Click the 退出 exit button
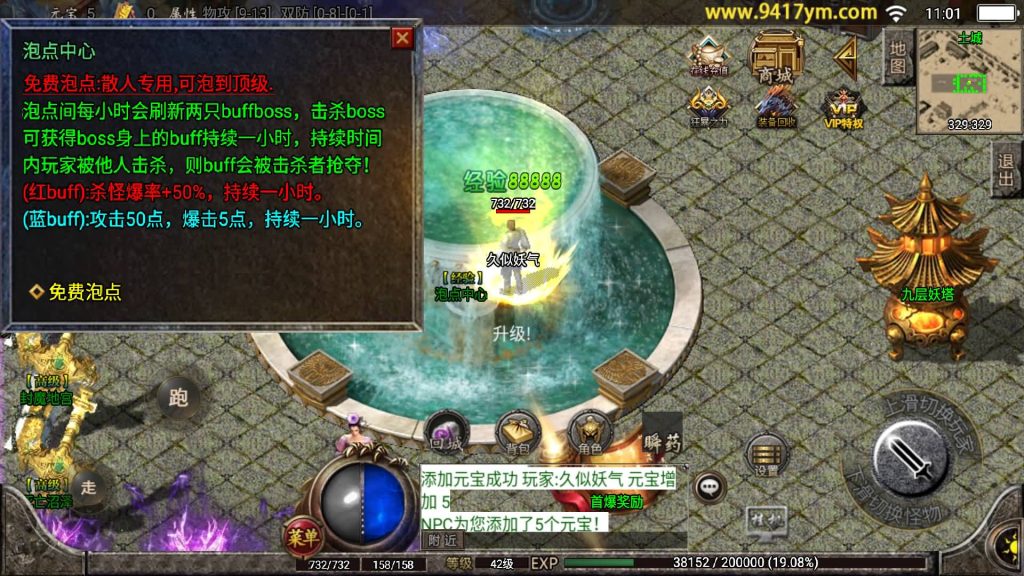 [x=1006, y=169]
